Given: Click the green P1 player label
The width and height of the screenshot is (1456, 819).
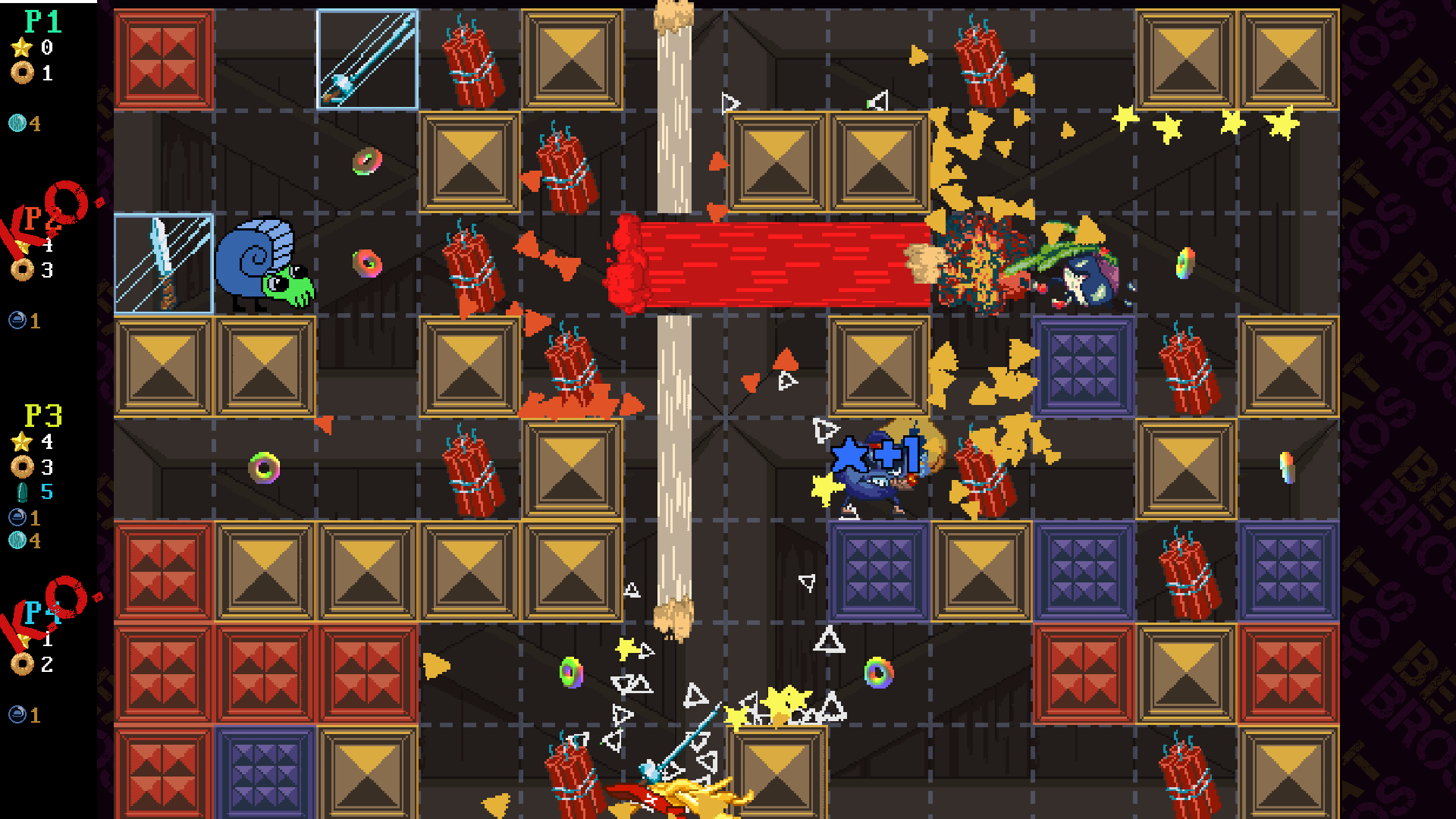Looking at the screenshot, I should tap(42, 22).
